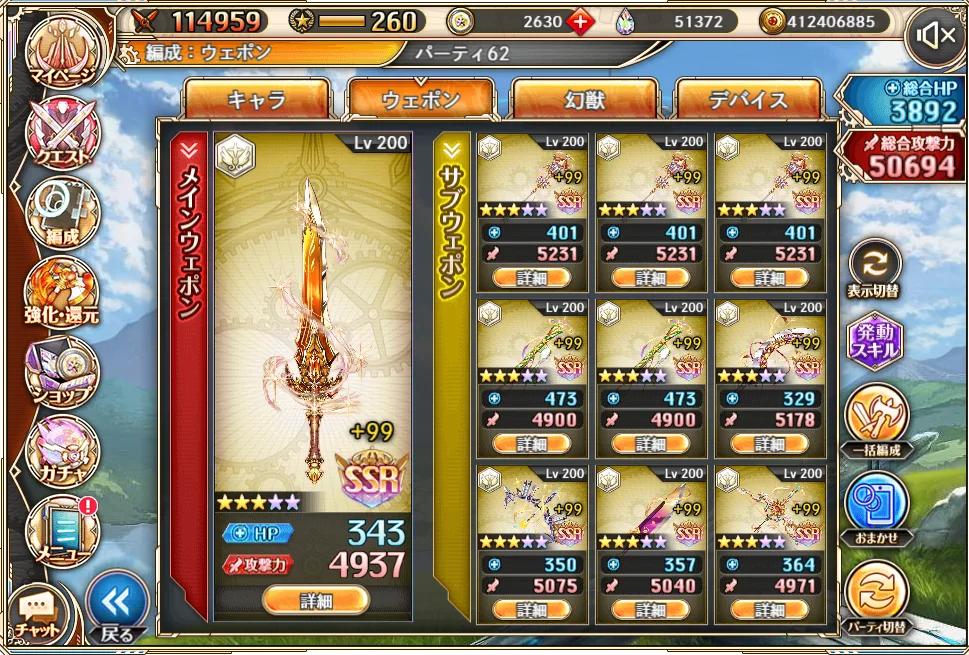This screenshot has width=969, height=655.
Task: Switch to the 幻獣 tab
Action: 585,100
